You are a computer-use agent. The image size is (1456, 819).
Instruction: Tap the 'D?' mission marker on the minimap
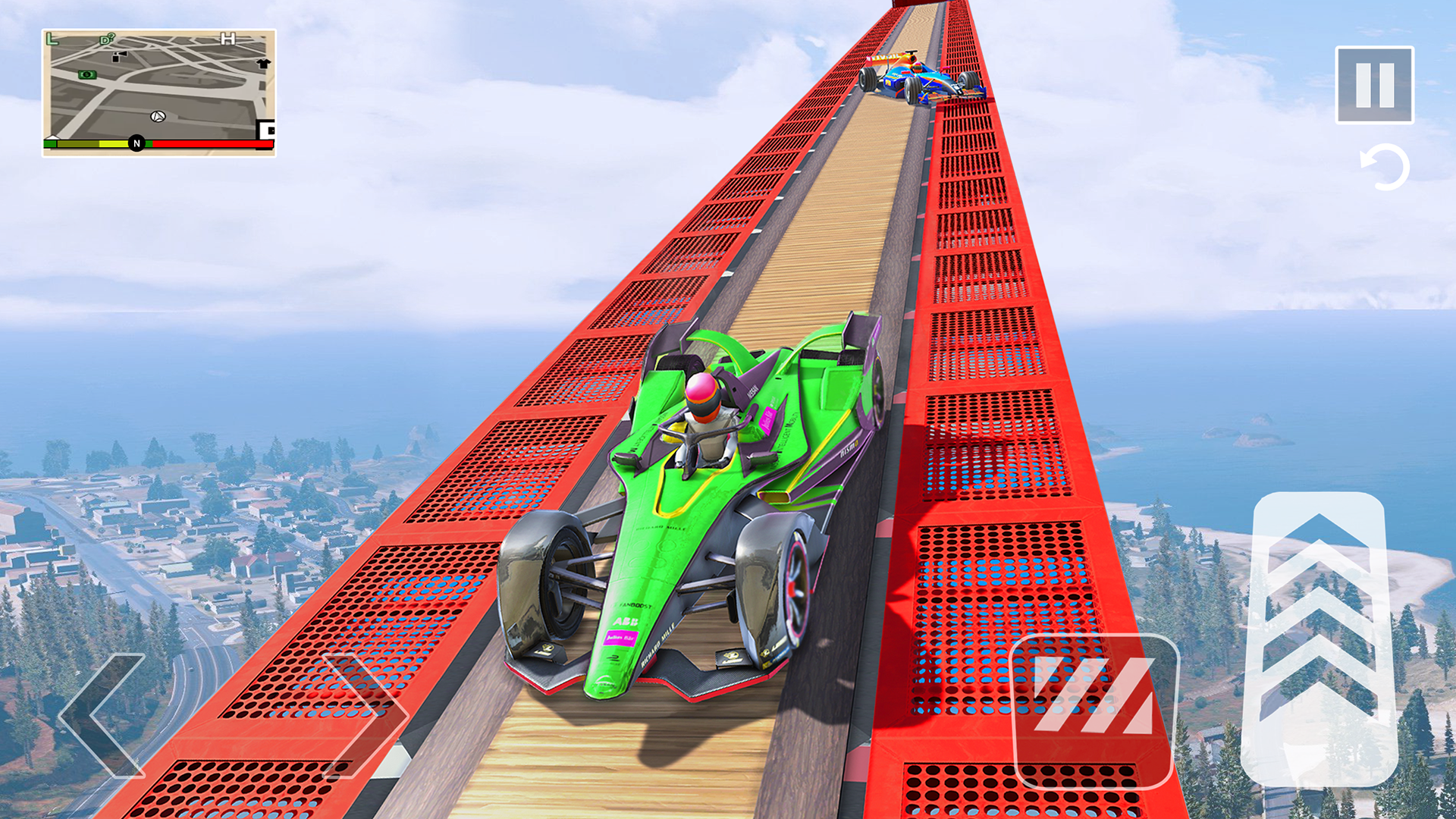tap(106, 39)
